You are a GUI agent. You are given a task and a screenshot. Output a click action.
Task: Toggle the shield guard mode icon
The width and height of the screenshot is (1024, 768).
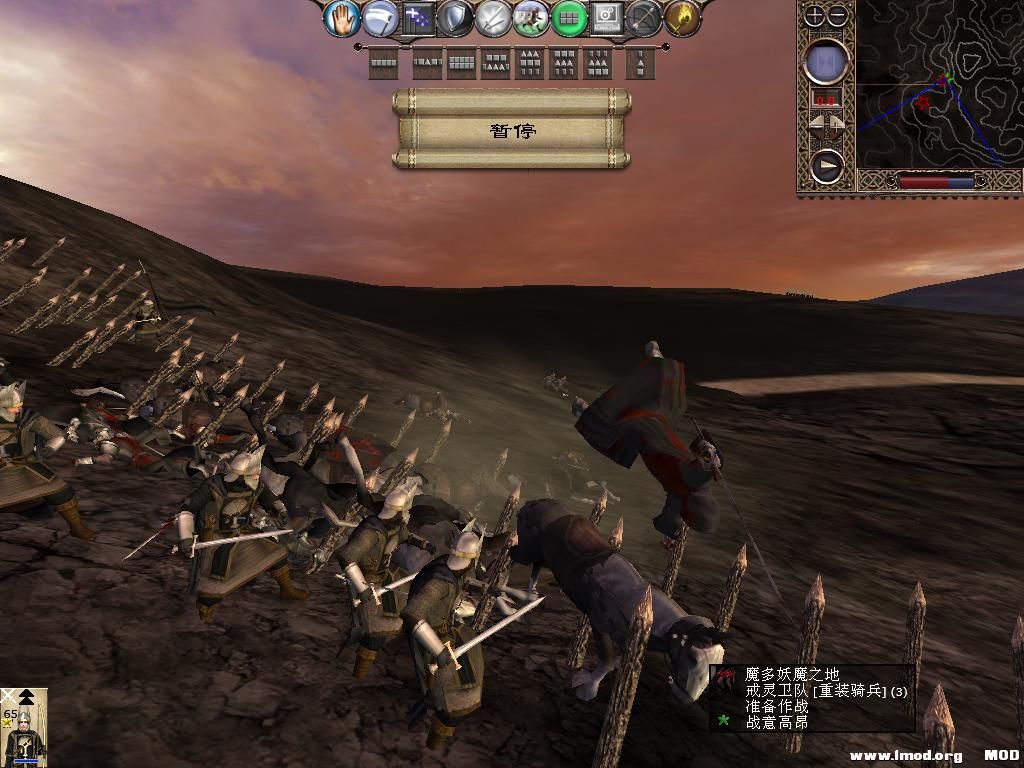pos(455,18)
